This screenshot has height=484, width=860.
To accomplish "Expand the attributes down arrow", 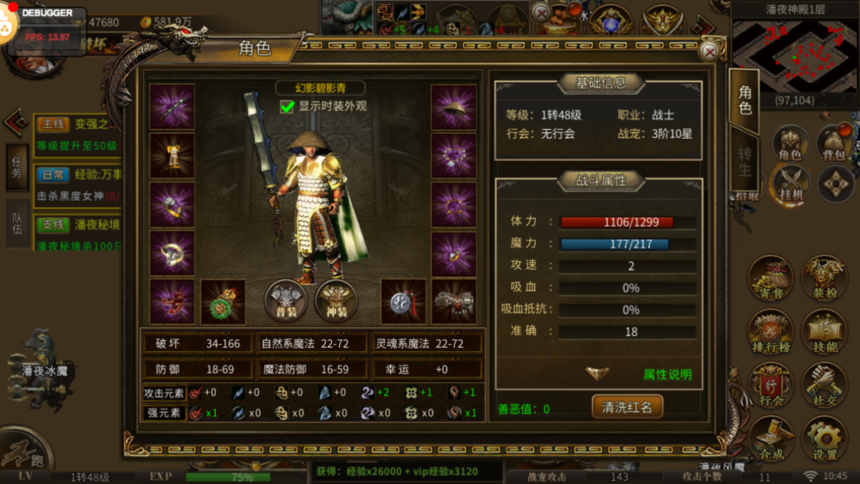I will click(597, 373).
